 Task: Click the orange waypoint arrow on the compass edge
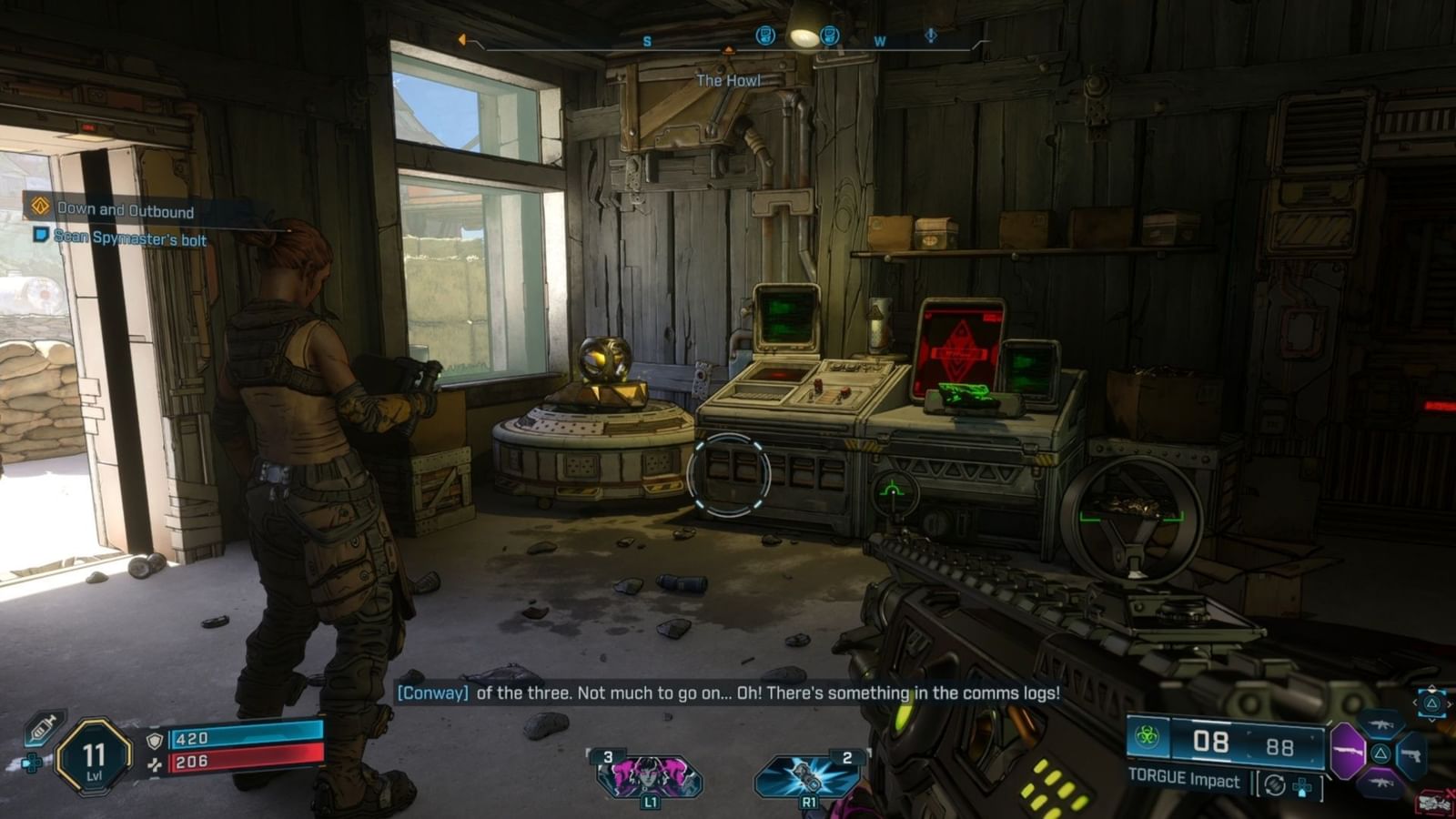[x=461, y=40]
